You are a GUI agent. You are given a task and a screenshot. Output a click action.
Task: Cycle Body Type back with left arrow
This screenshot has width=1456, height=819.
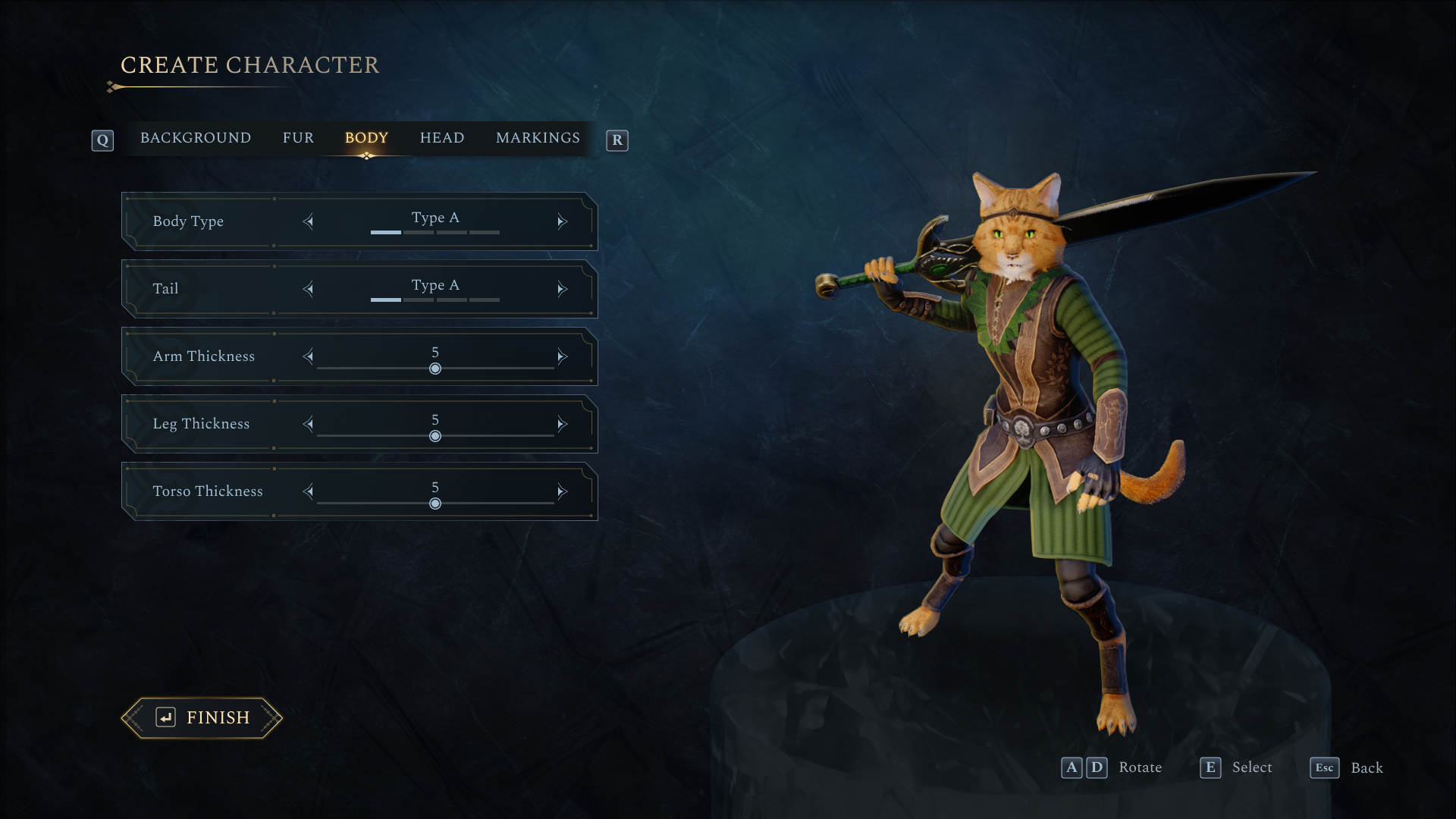[308, 221]
